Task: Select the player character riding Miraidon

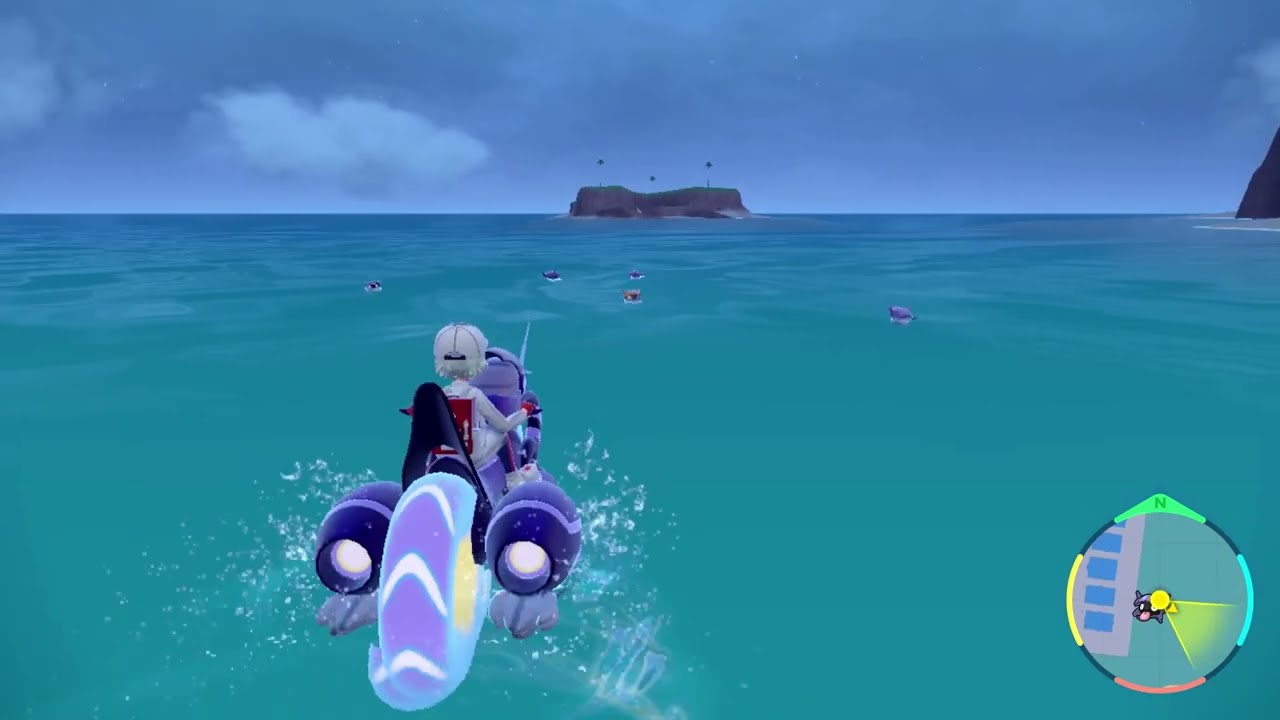Action: 470,400
